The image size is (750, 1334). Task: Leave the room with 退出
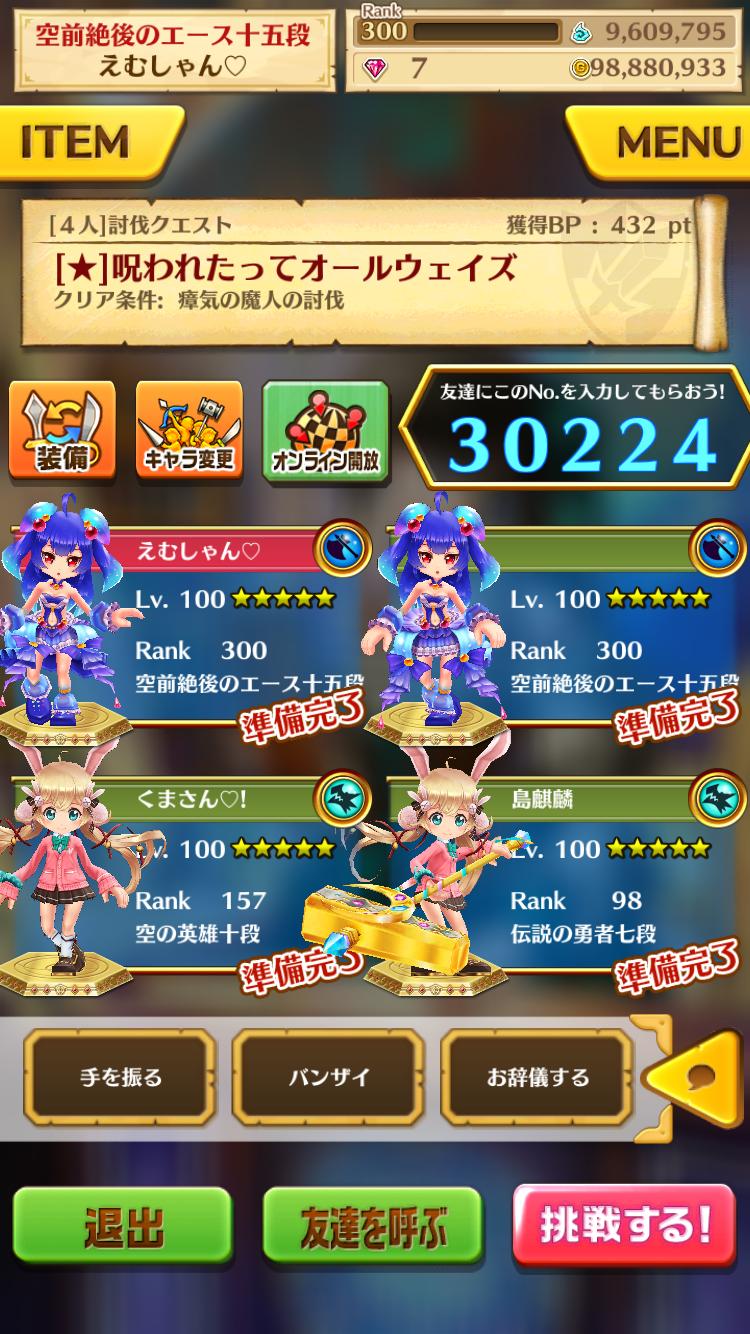pos(123,1228)
